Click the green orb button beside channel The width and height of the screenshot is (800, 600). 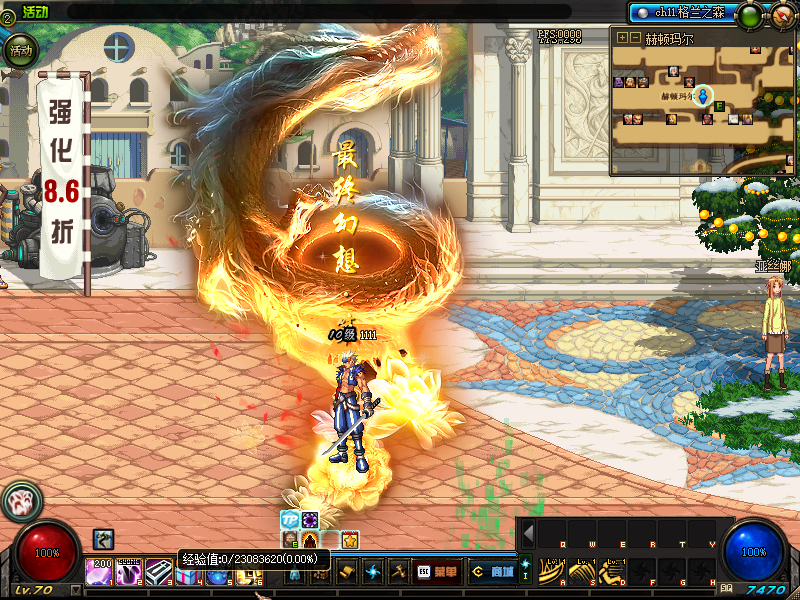[x=748, y=15]
